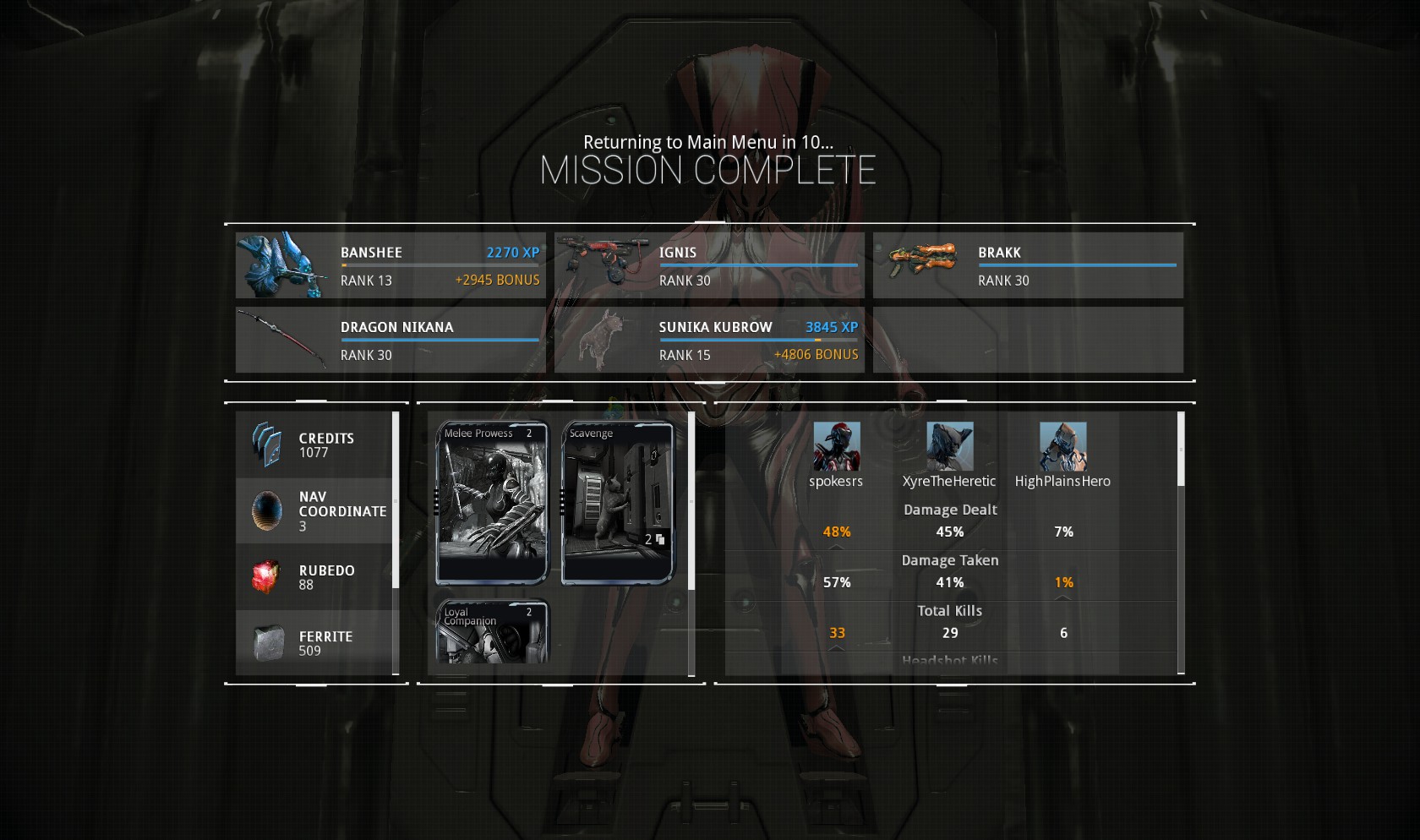Image resolution: width=1420 pixels, height=840 pixels.
Task: Select the Credits reward row
Action: click(x=314, y=445)
